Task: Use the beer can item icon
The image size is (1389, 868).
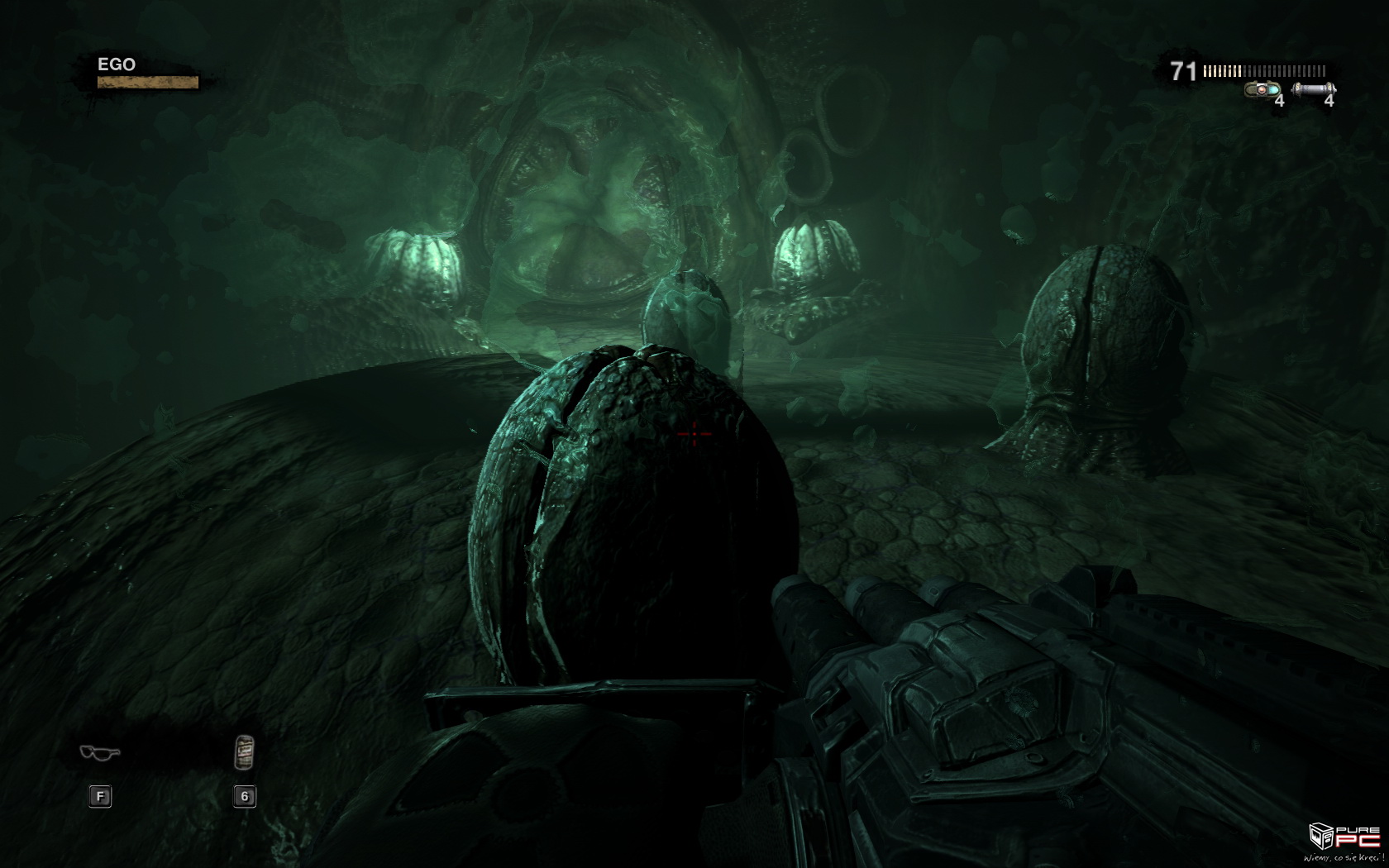Action: 244,751
